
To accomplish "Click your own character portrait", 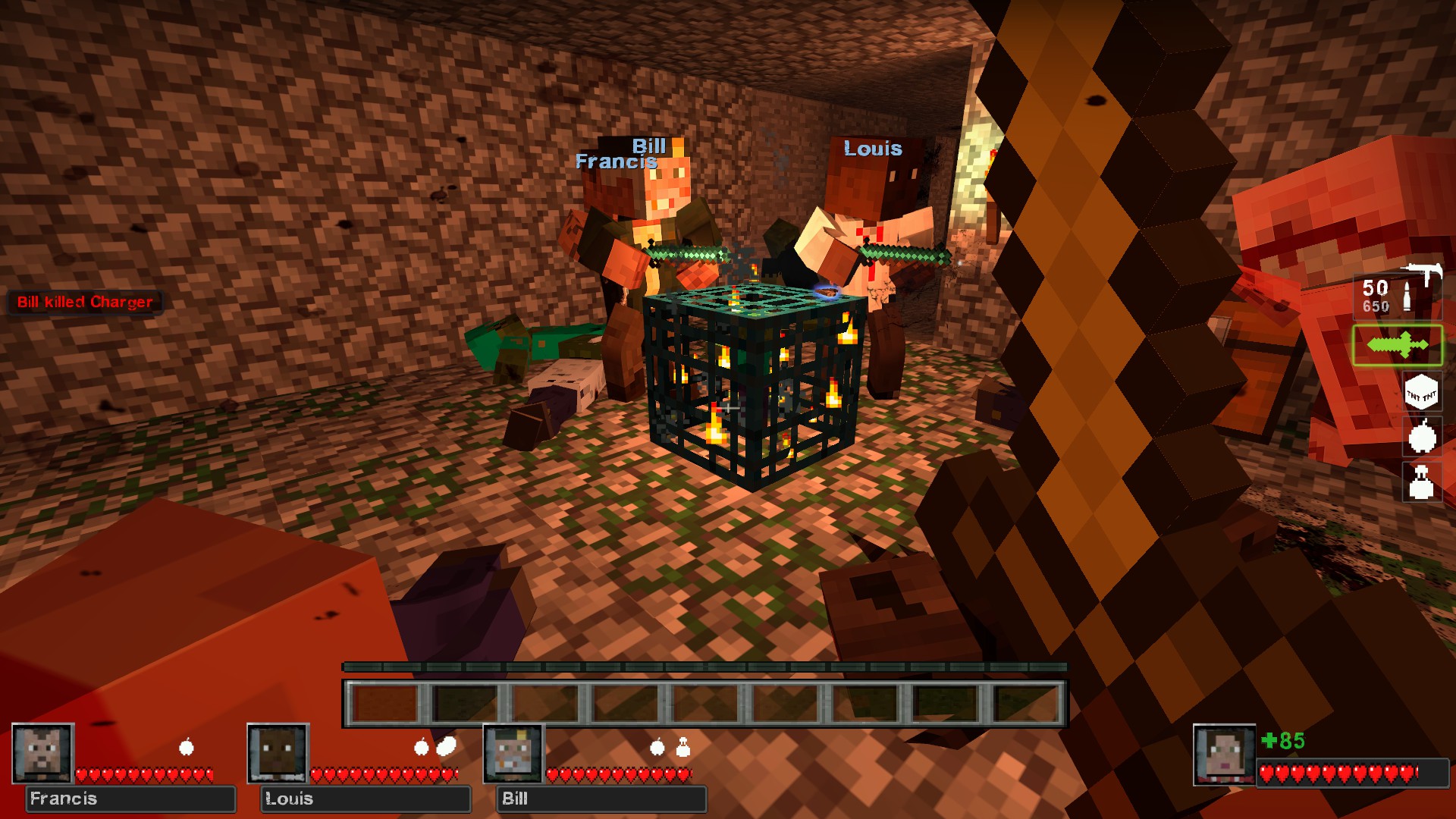I will pos(1223,755).
